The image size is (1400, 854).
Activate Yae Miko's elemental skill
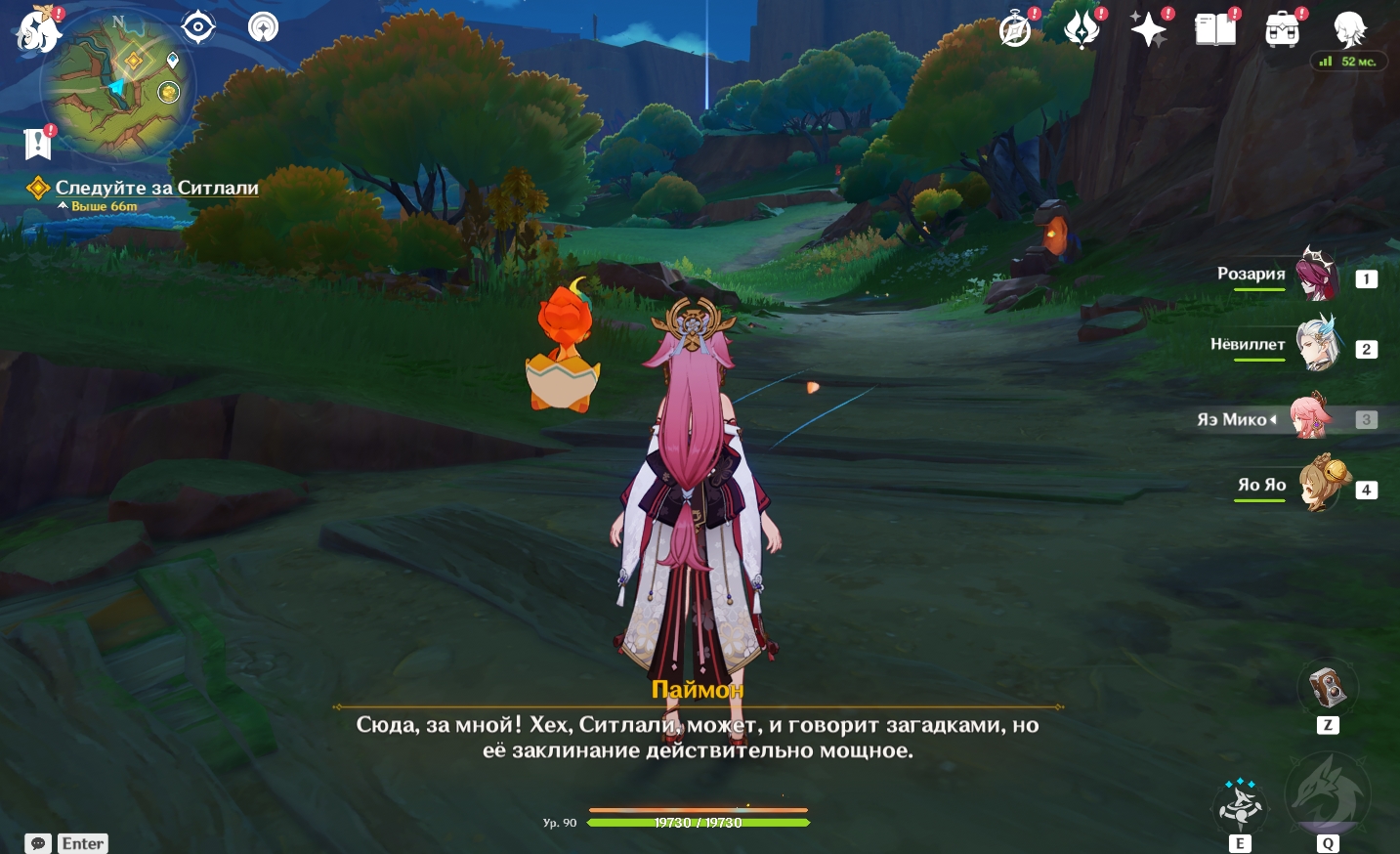tap(1240, 807)
